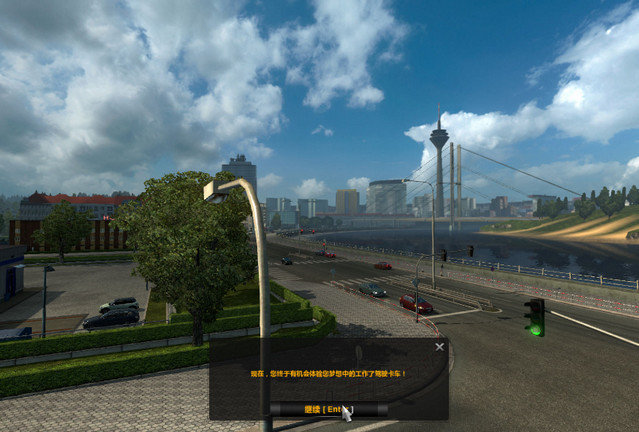
Task: Close the dialog with the X
Action: 440,347
